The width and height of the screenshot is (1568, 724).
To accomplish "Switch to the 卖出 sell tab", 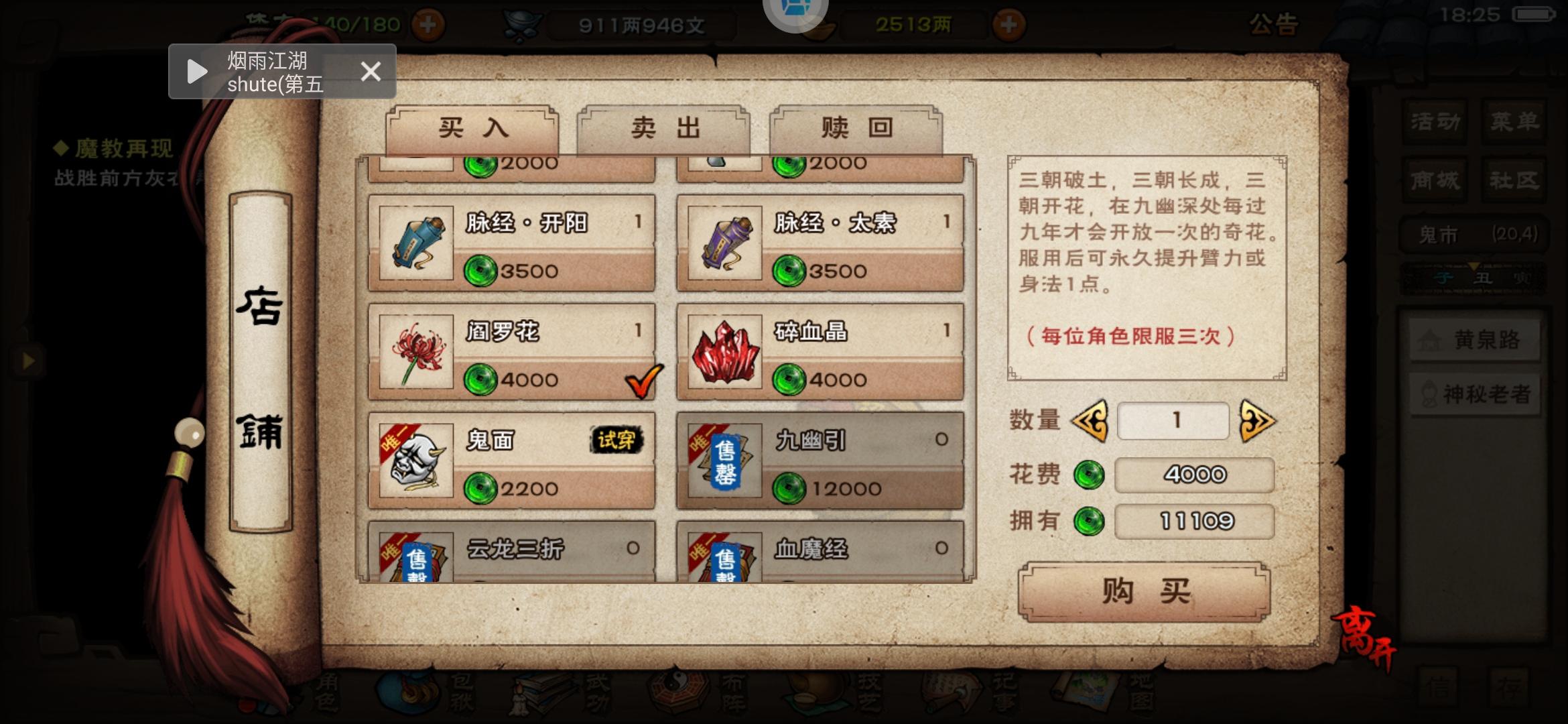I will 663,129.
